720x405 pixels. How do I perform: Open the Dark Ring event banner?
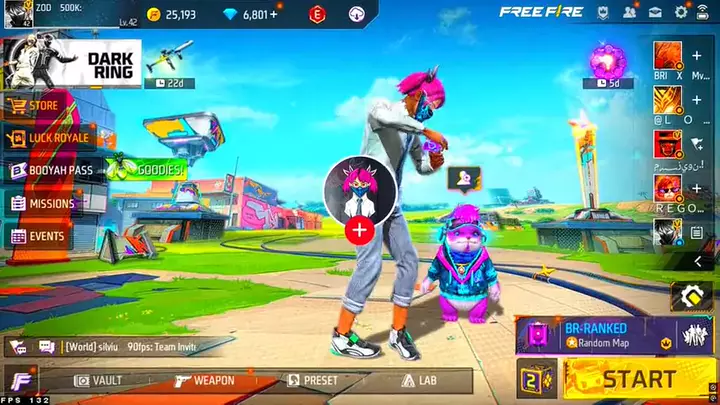point(70,64)
